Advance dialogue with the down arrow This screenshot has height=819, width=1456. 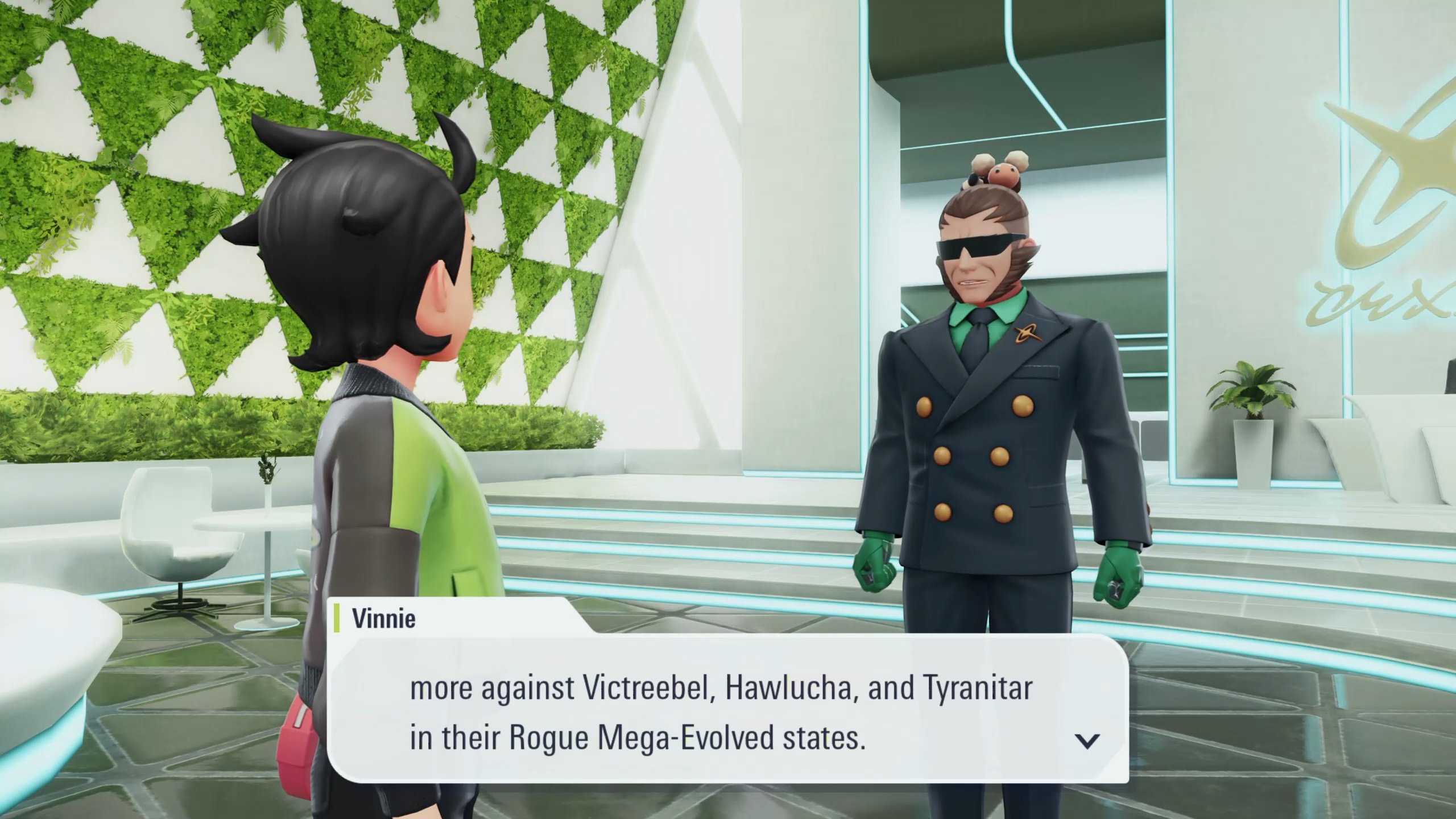coord(1087,740)
